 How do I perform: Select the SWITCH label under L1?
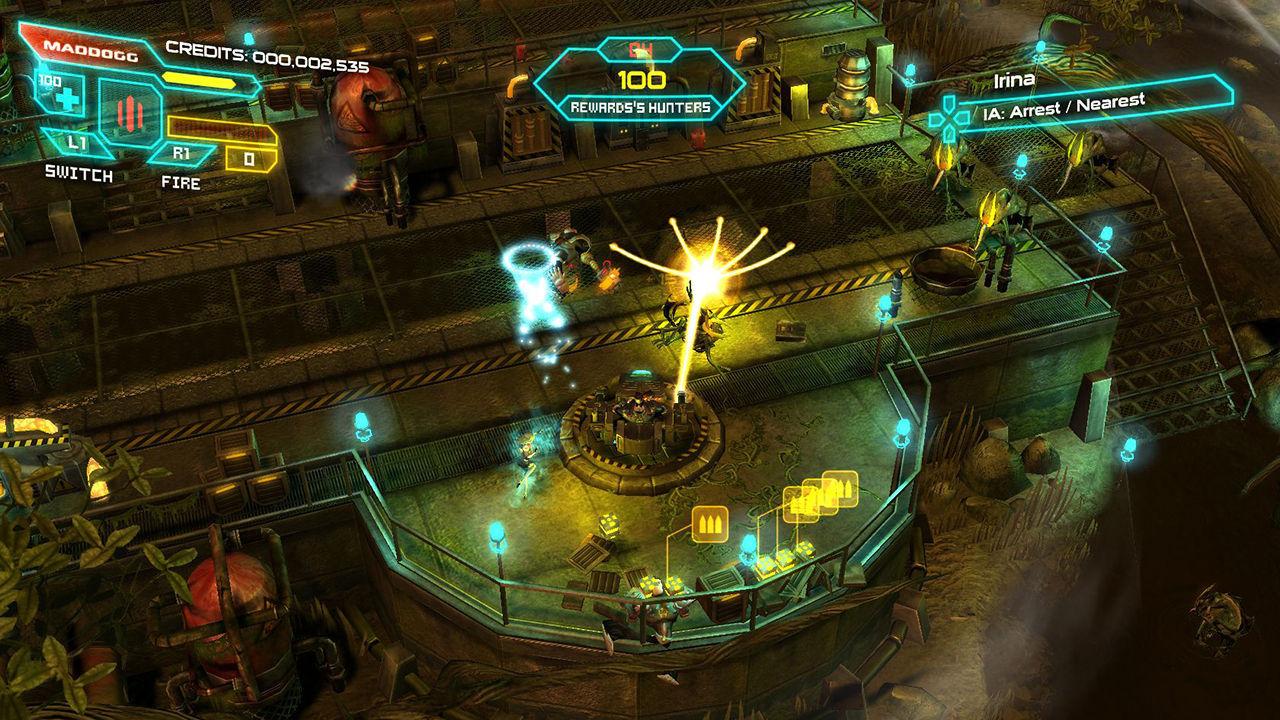pos(77,172)
